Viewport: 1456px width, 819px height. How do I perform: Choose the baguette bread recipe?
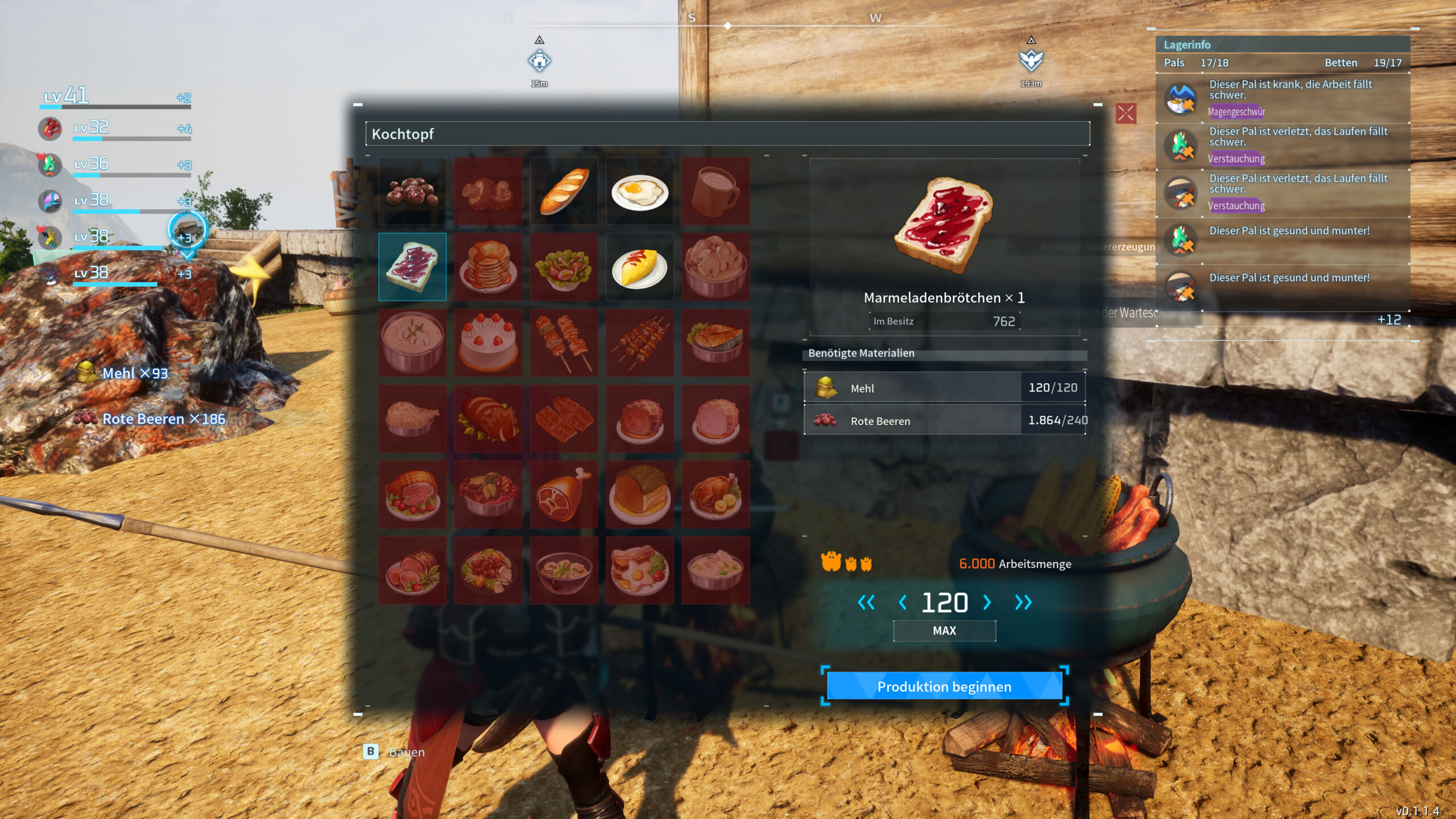tap(564, 191)
